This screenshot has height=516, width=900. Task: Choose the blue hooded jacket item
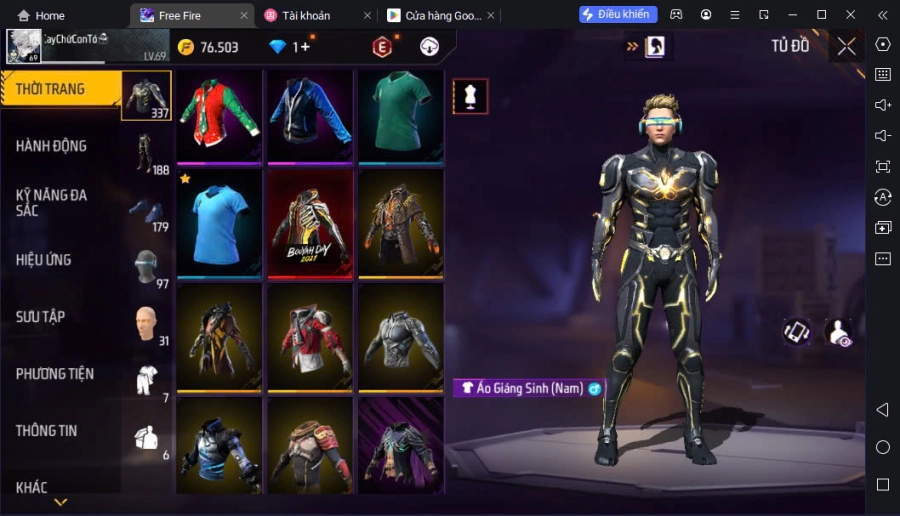[309, 113]
